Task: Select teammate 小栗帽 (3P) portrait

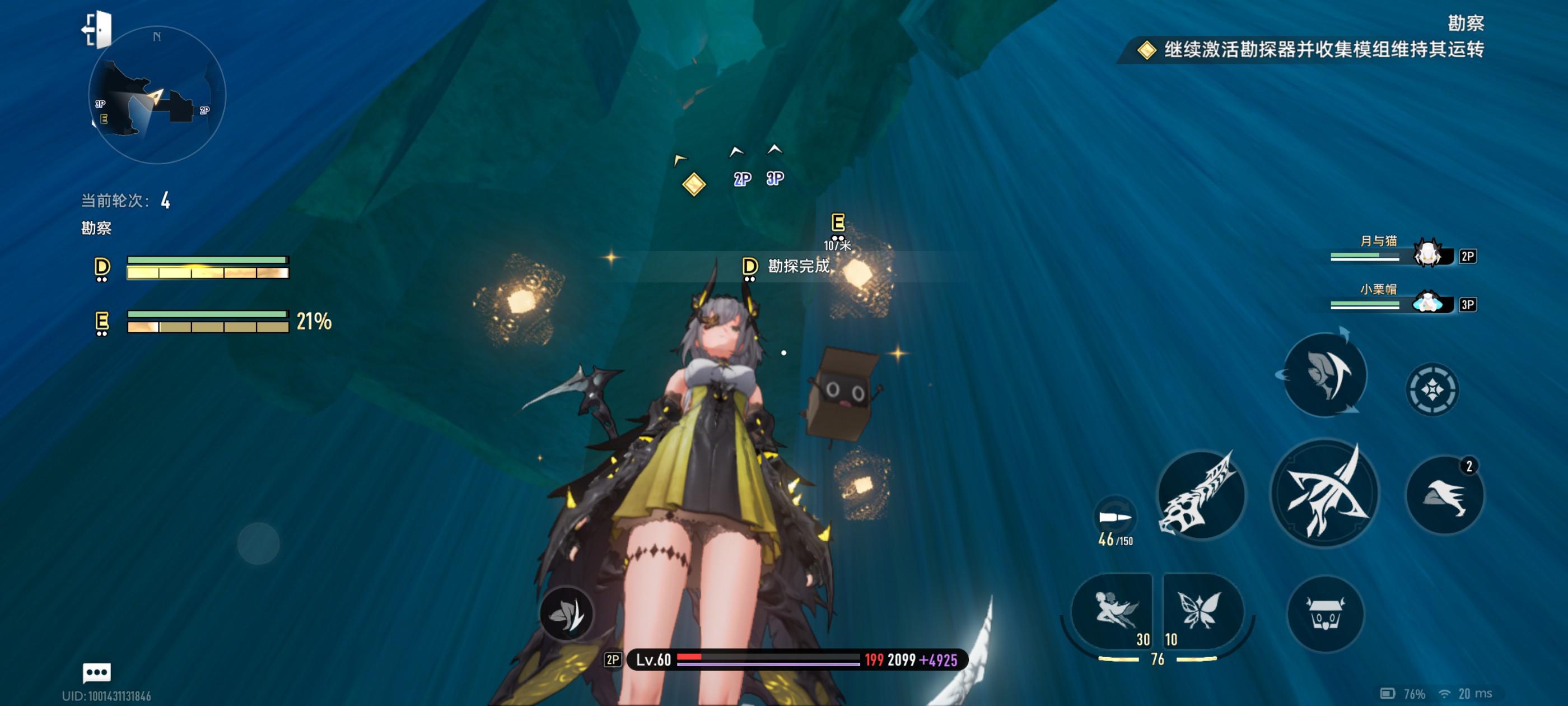Action: [x=1427, y=303]
